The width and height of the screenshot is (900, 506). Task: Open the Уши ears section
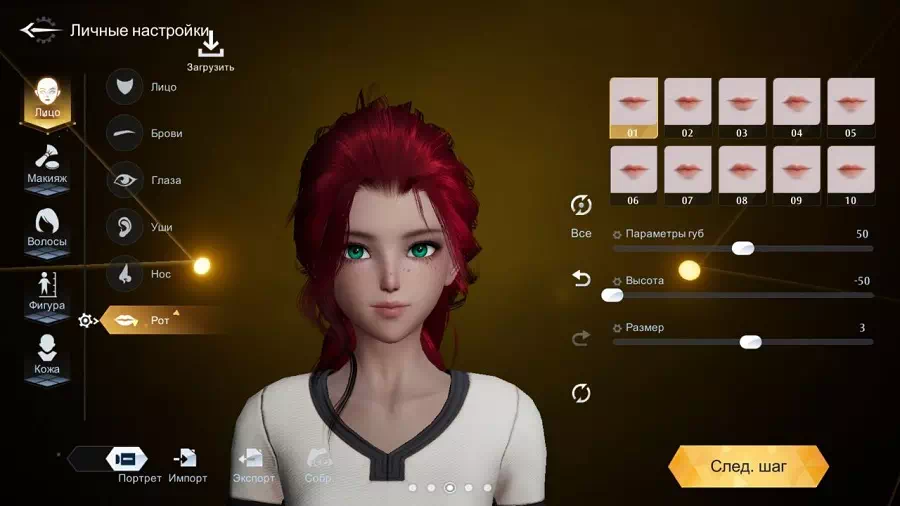coord(144,227)
